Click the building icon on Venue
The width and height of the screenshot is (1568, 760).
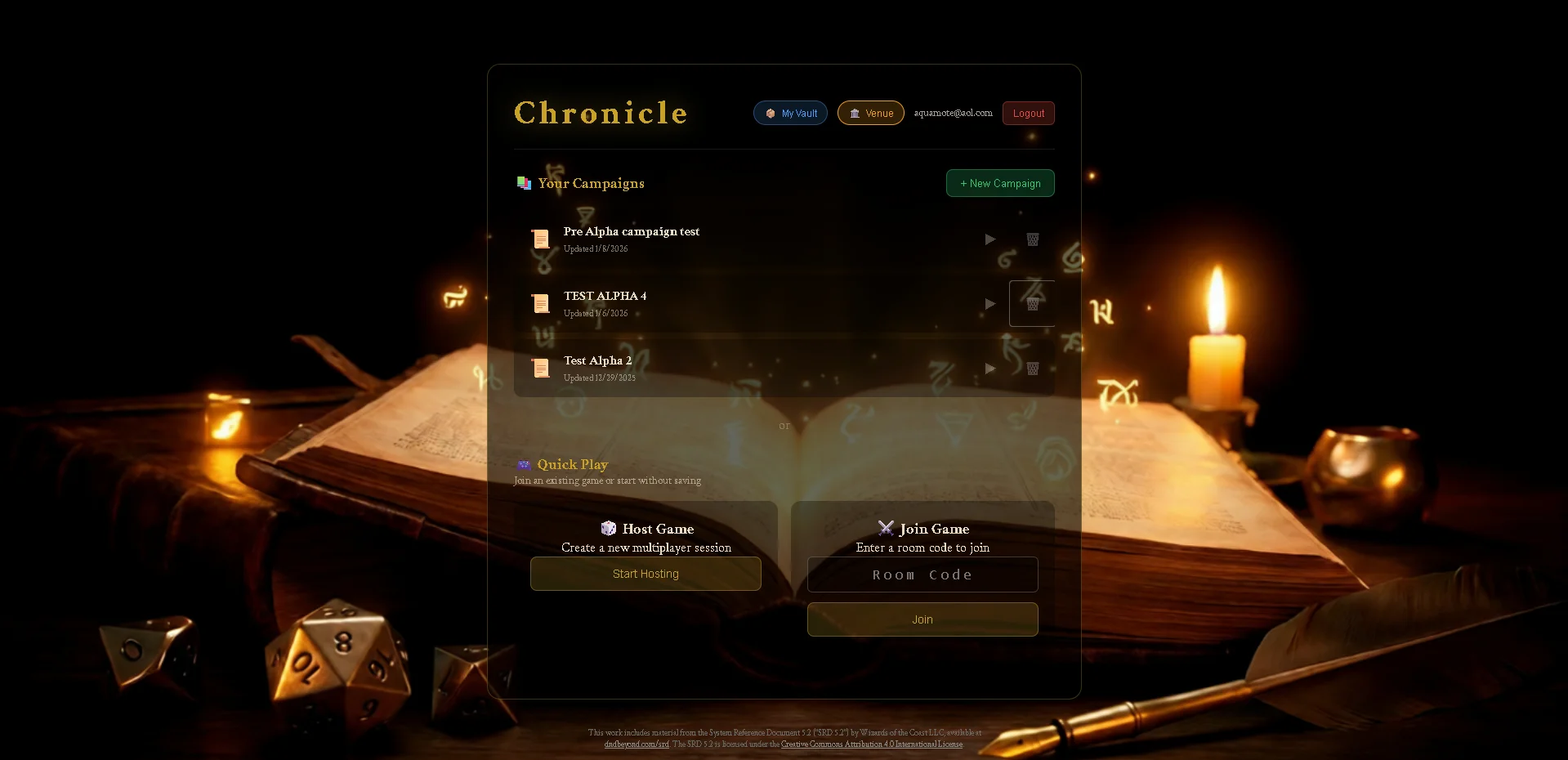(x=853, y=113)
